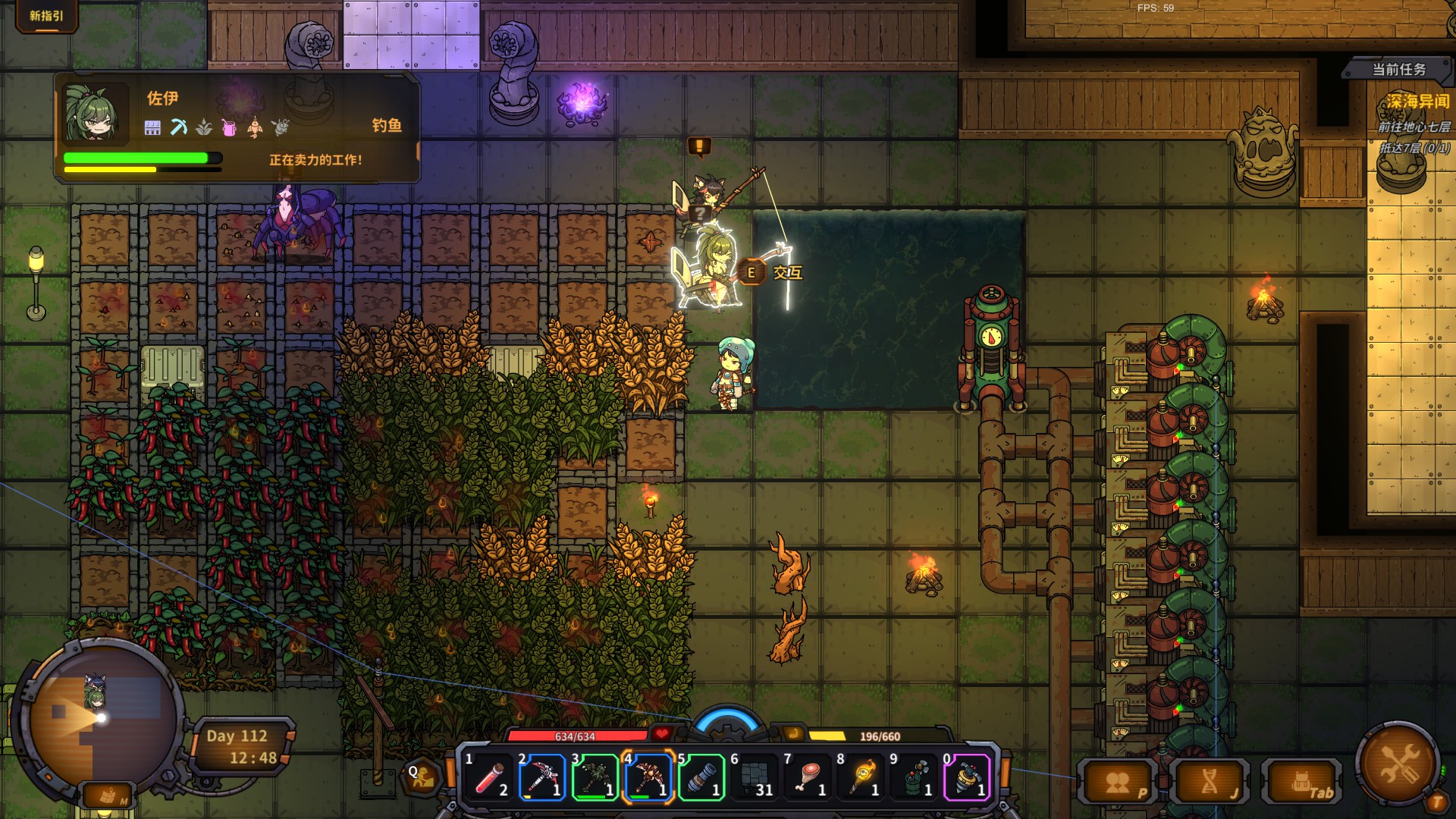The width and height of the screenshot is (1456, 819).
Task: Open the backpack inventory
Action: point(1301,783)
